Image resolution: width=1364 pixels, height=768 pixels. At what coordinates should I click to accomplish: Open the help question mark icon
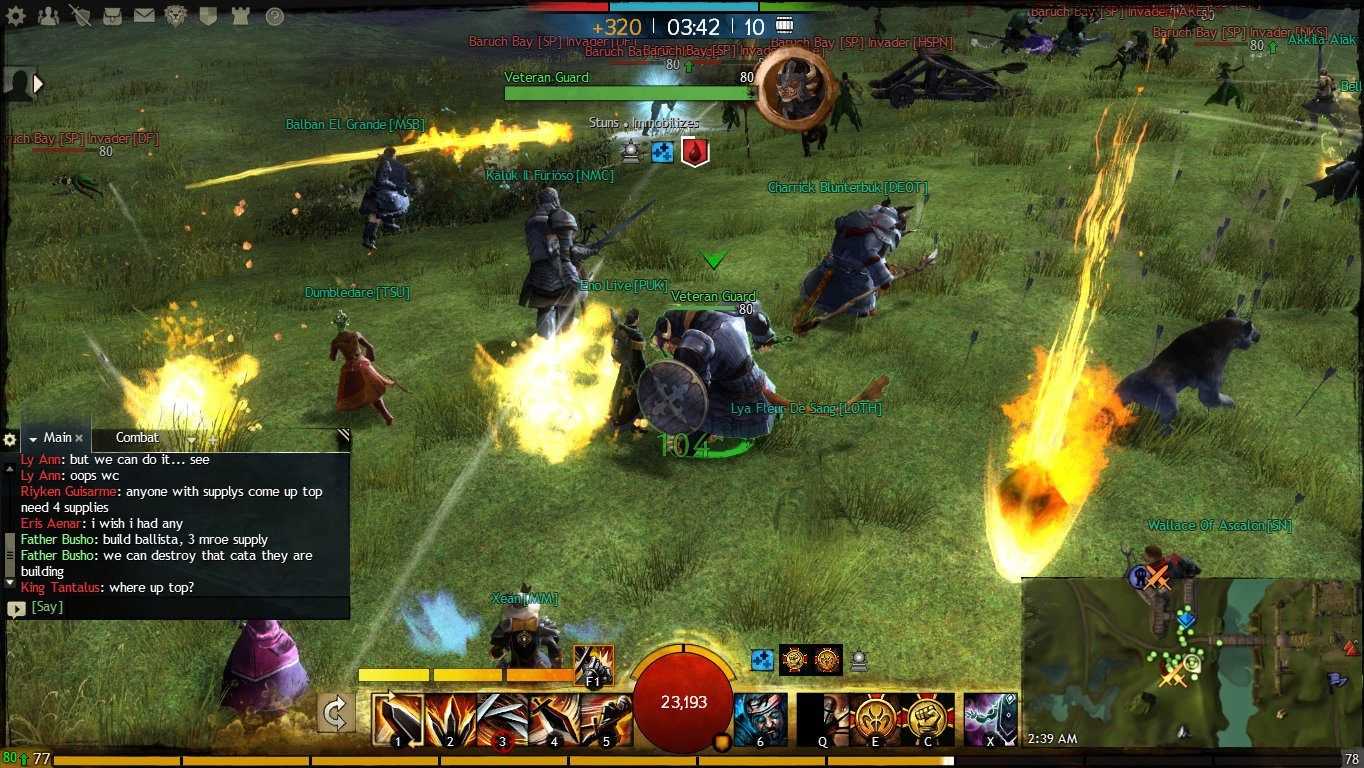274,16
